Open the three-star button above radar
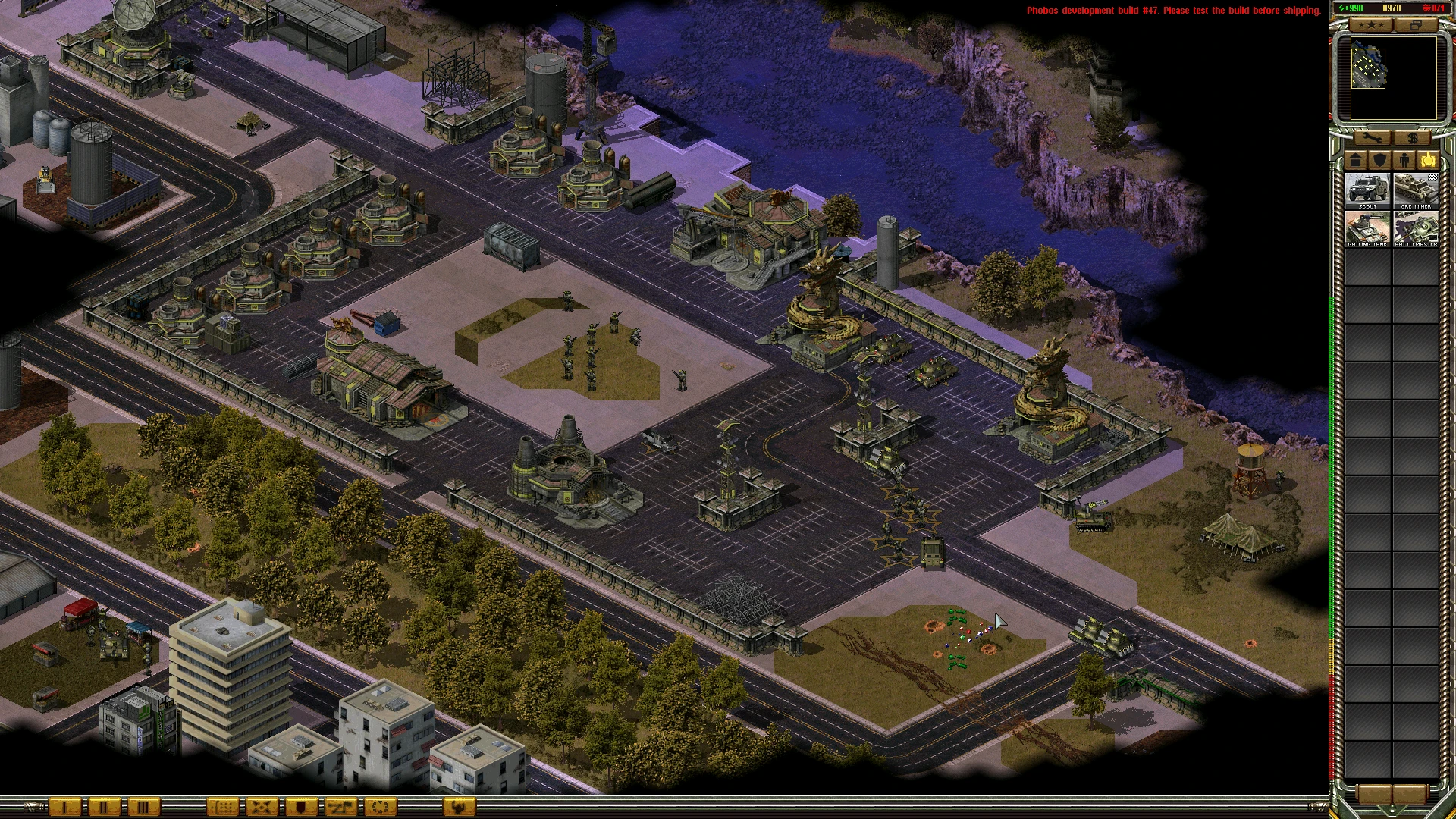The image size is (1456, 819). click(x=1371, y=25)
